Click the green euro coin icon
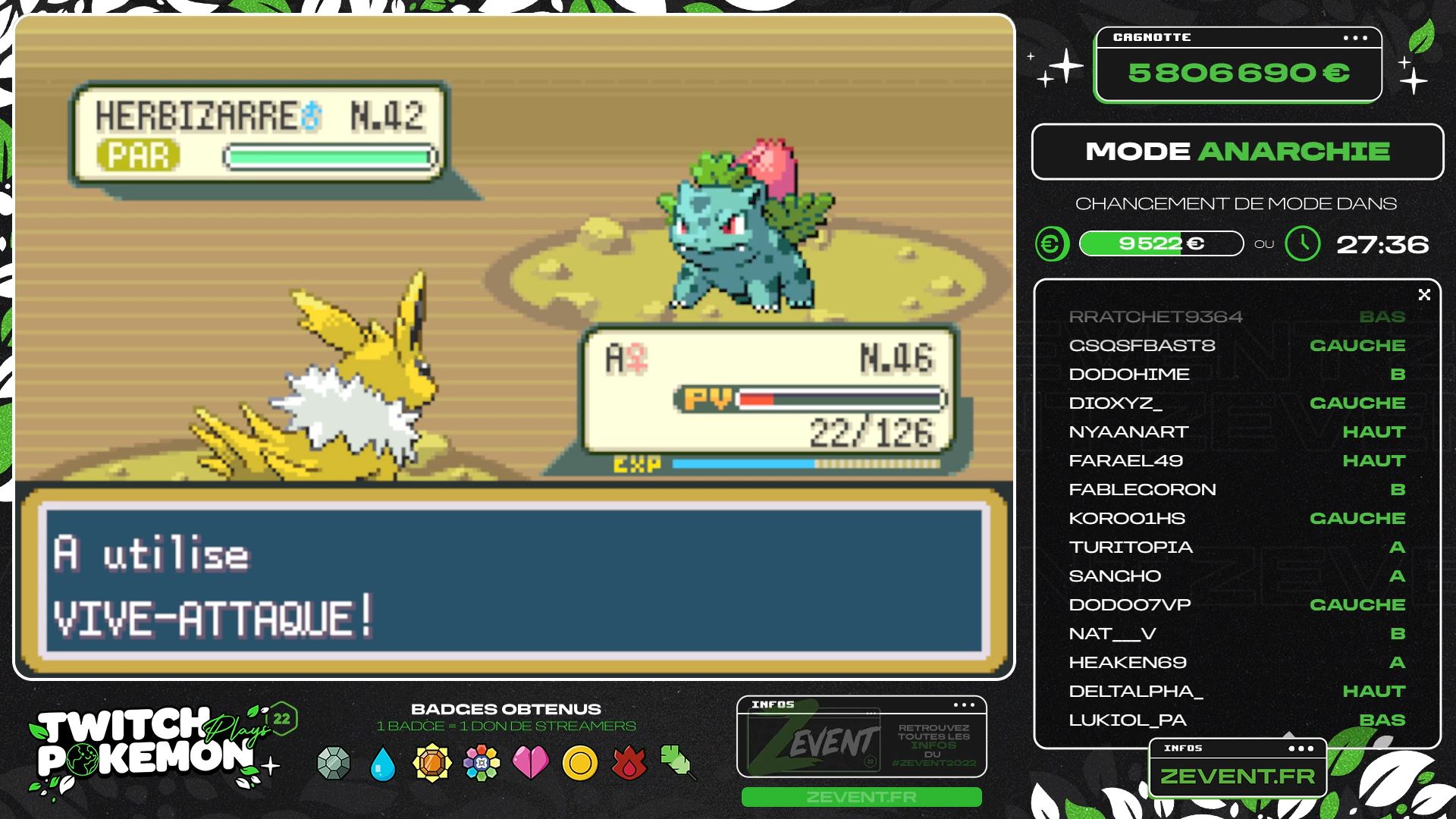Image resolution: width=1456 pixels, height=819 pixels. (x=1052, y=244)
